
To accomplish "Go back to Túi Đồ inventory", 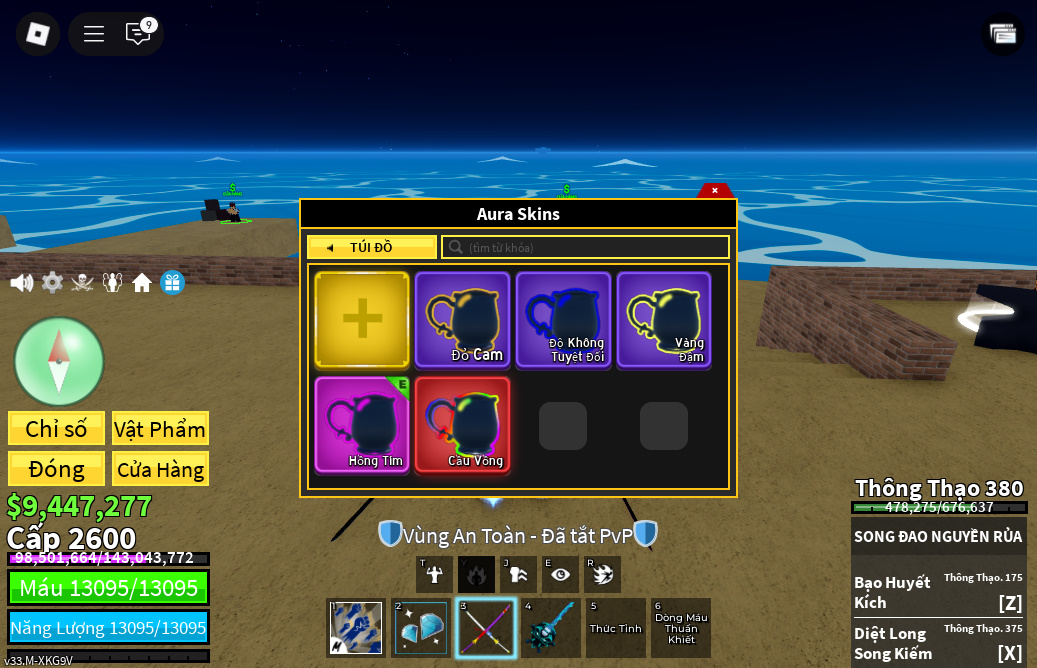I will (x=371, y=247).
